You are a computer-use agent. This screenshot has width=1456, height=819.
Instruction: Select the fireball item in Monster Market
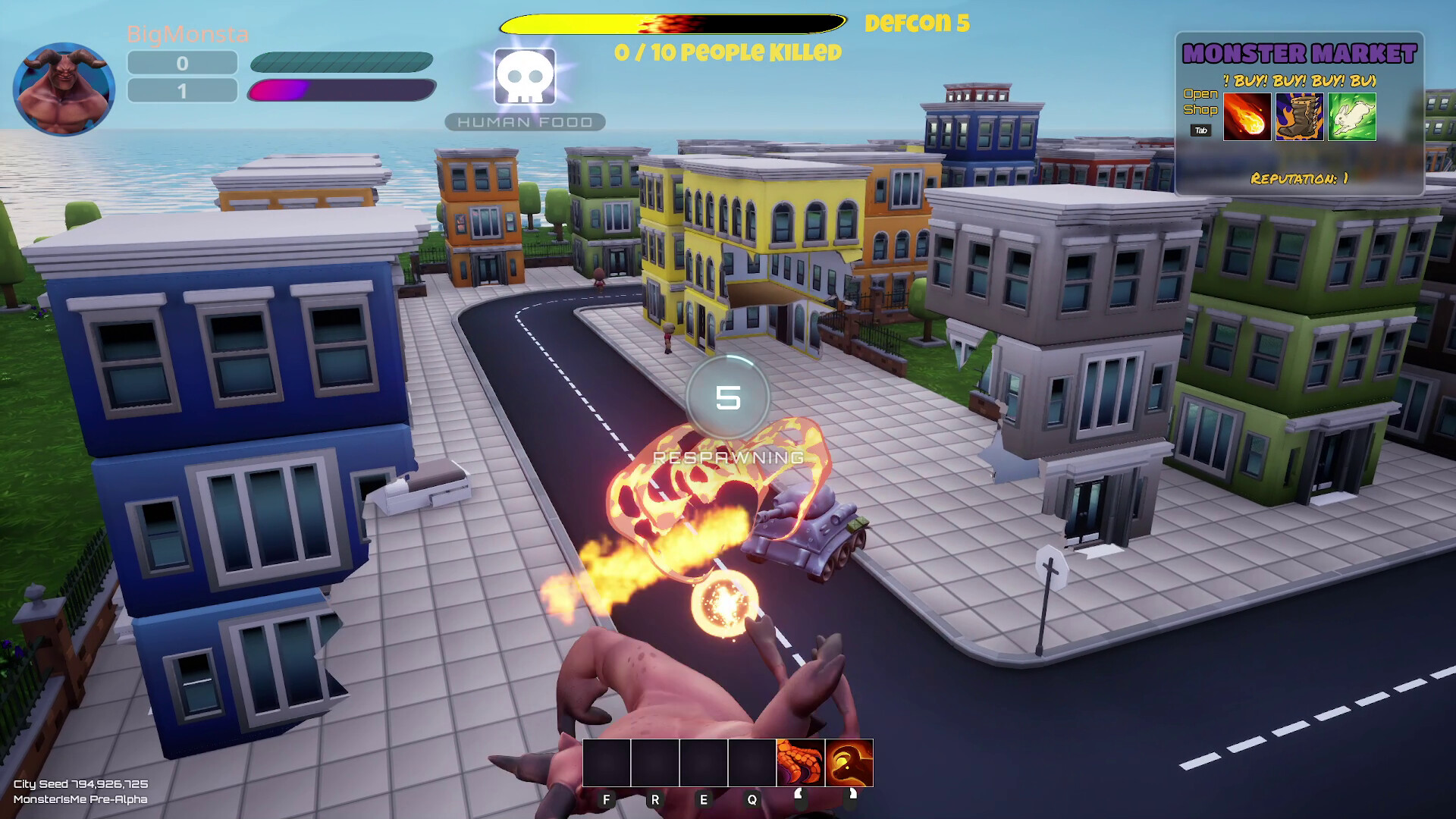tap(1246, 118)
